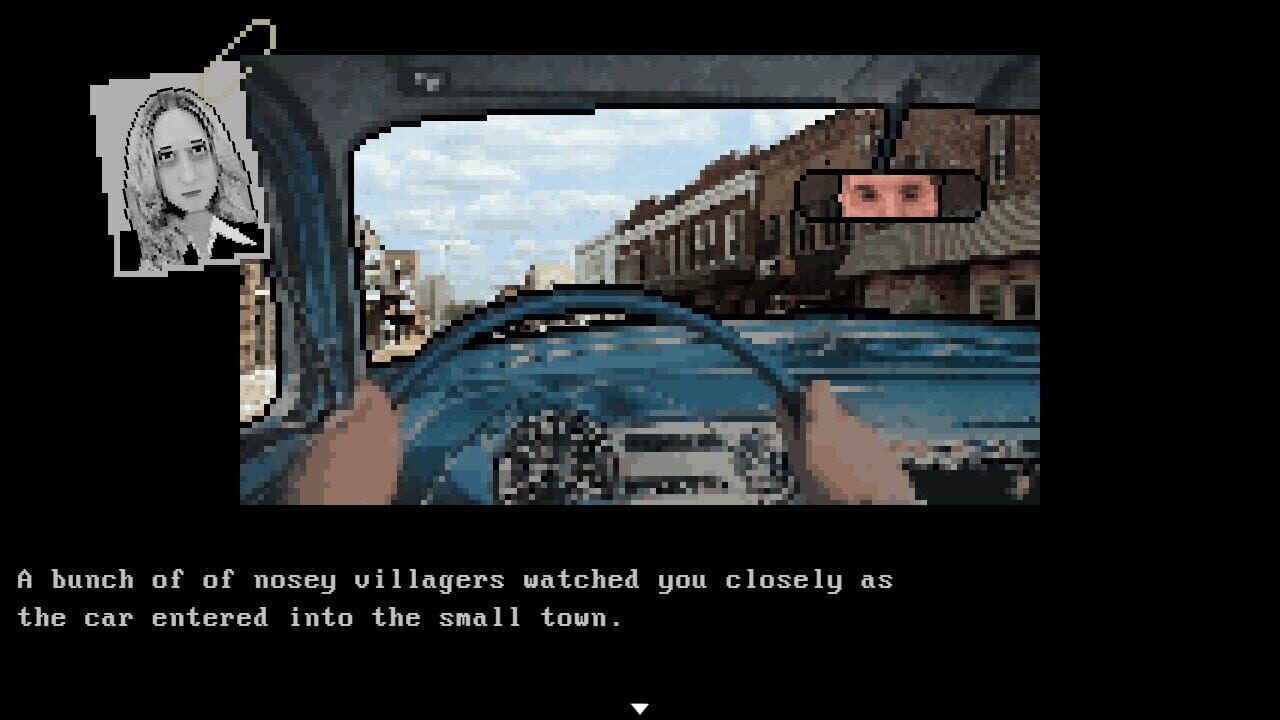1280x720 pixels.
Task: Click the downward arrow to advance dialogue
Action: pyautogui.click(x=640, y=705)
